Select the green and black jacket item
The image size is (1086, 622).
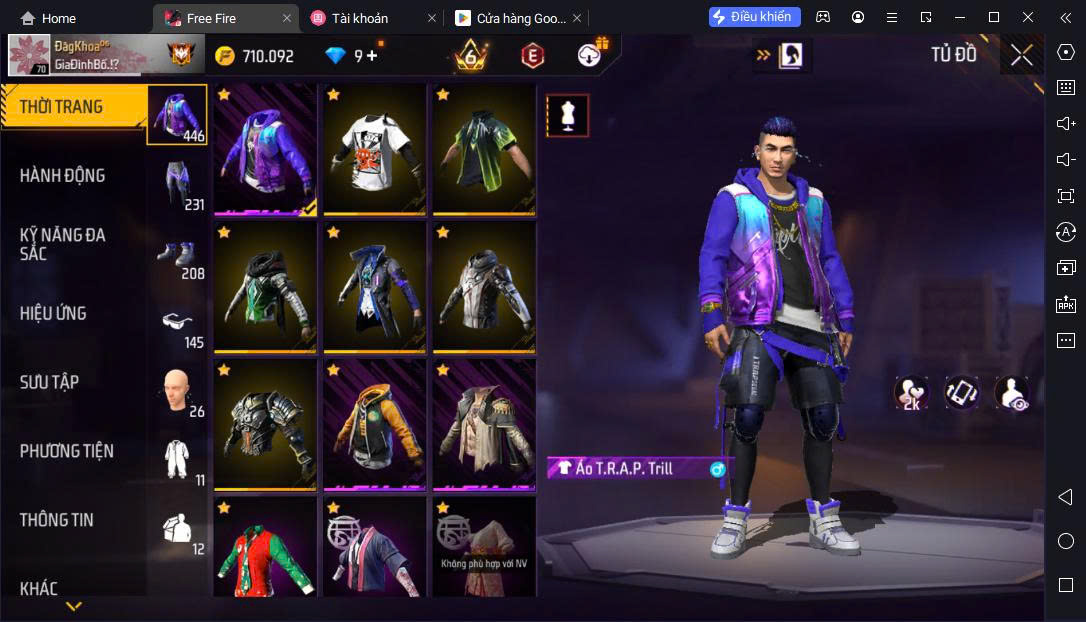coord(483,148)
